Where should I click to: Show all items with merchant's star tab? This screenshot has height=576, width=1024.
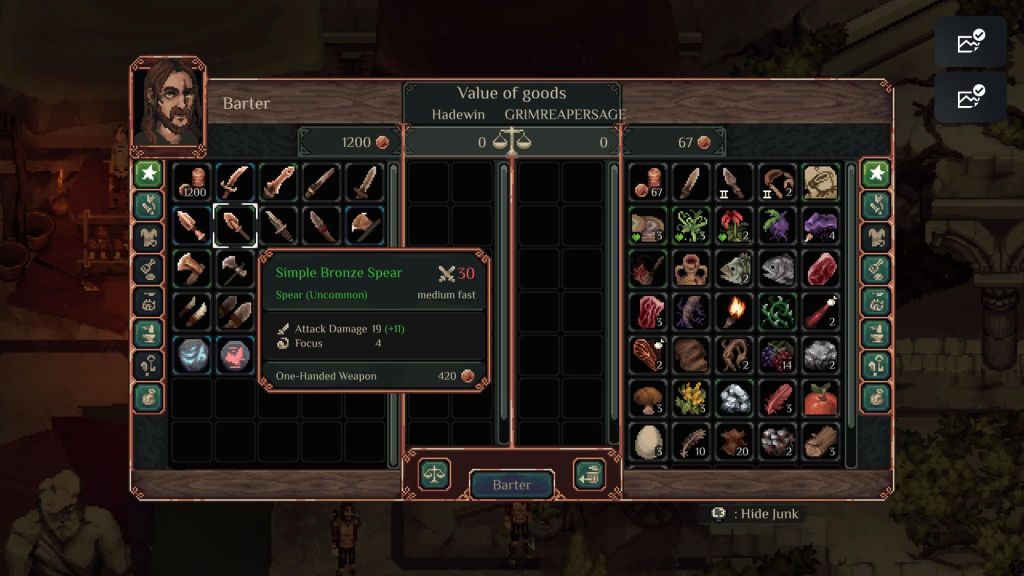coord(148,173)
